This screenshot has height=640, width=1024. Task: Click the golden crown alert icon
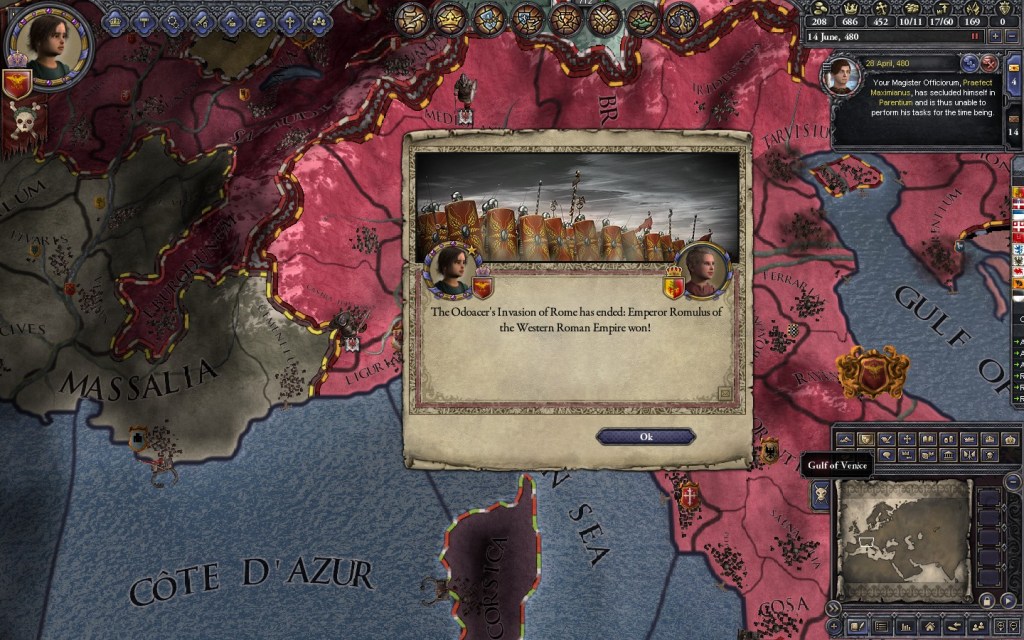pyautogui.click(x=447, y=18)
